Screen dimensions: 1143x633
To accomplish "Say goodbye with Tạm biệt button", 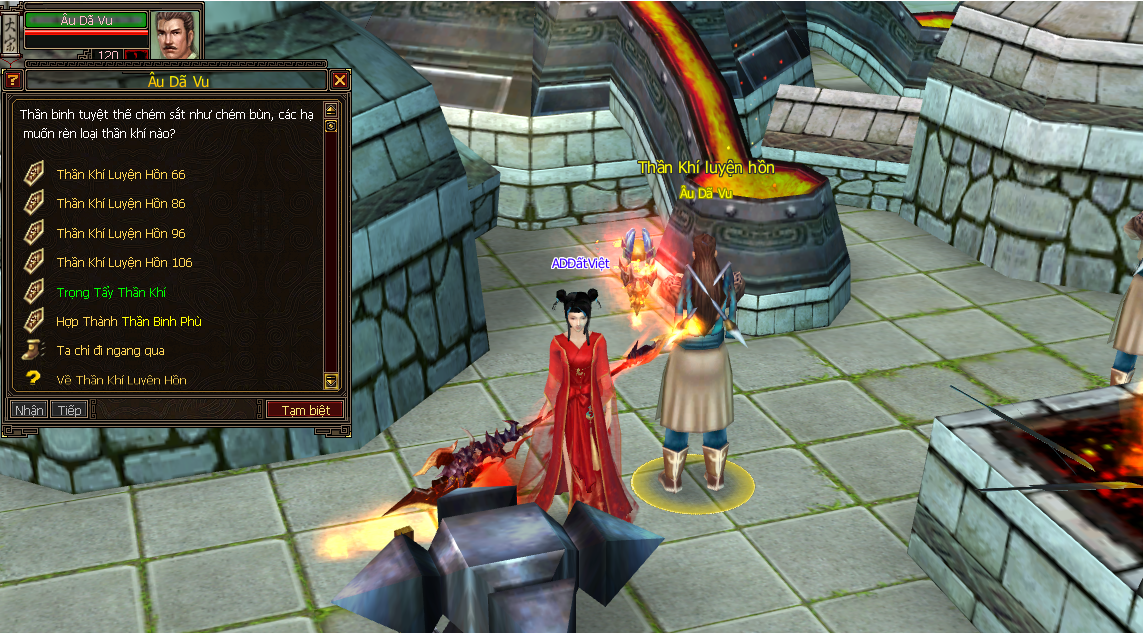I will pyautogui.click(x=305, y=410).
